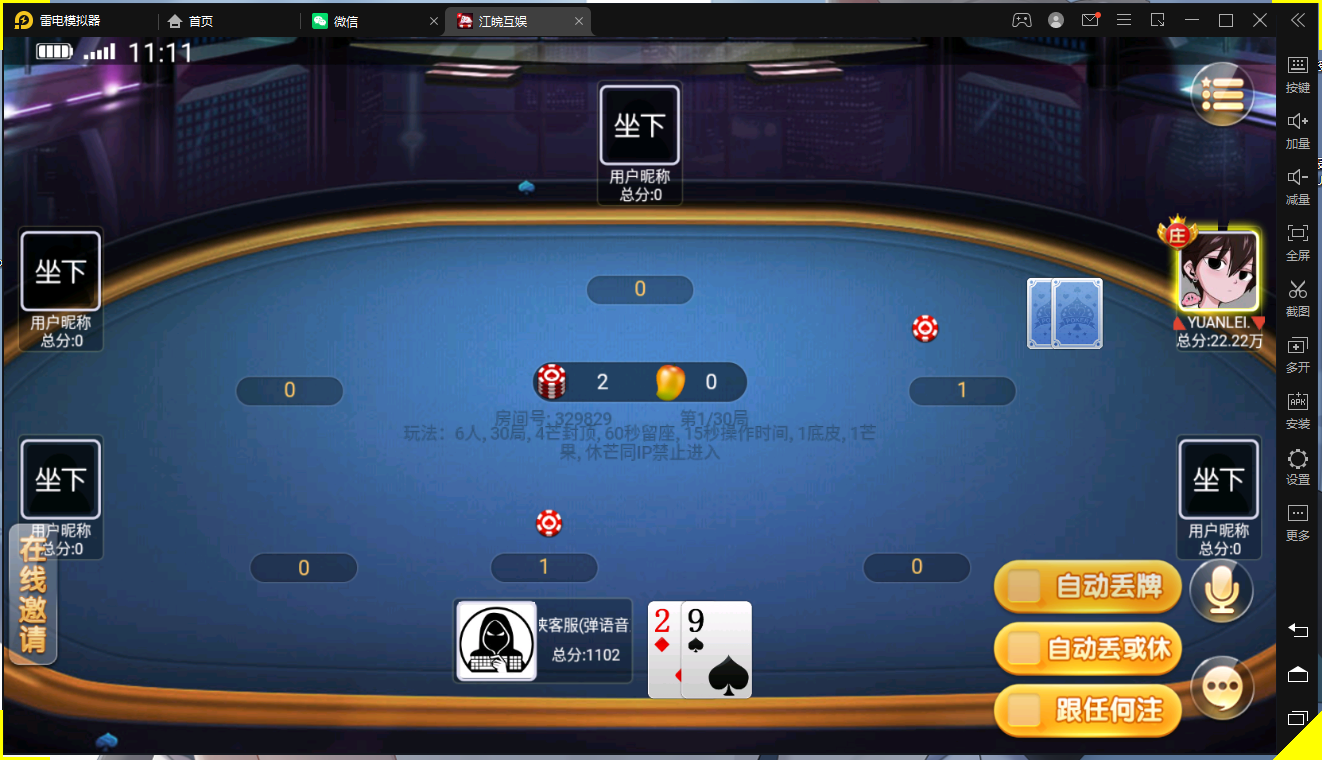Select the 9 of spades card
The width and height of the screenshot is (1322, 760).
coord(716,650)
